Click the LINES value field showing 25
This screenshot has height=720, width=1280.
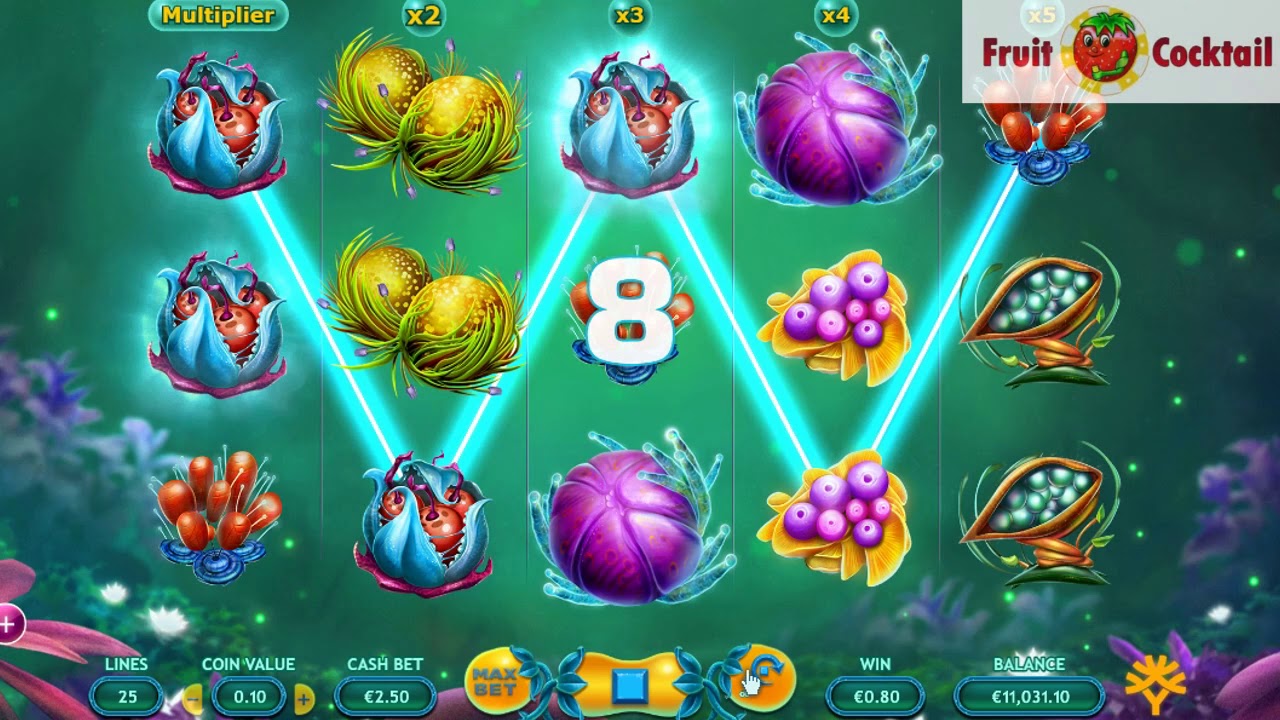click(x=127, y=698)
